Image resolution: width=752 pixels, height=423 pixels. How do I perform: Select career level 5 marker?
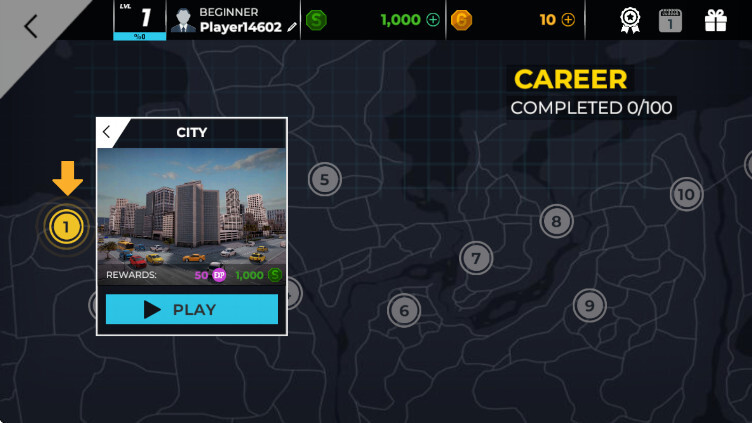[x=324, y=180]
